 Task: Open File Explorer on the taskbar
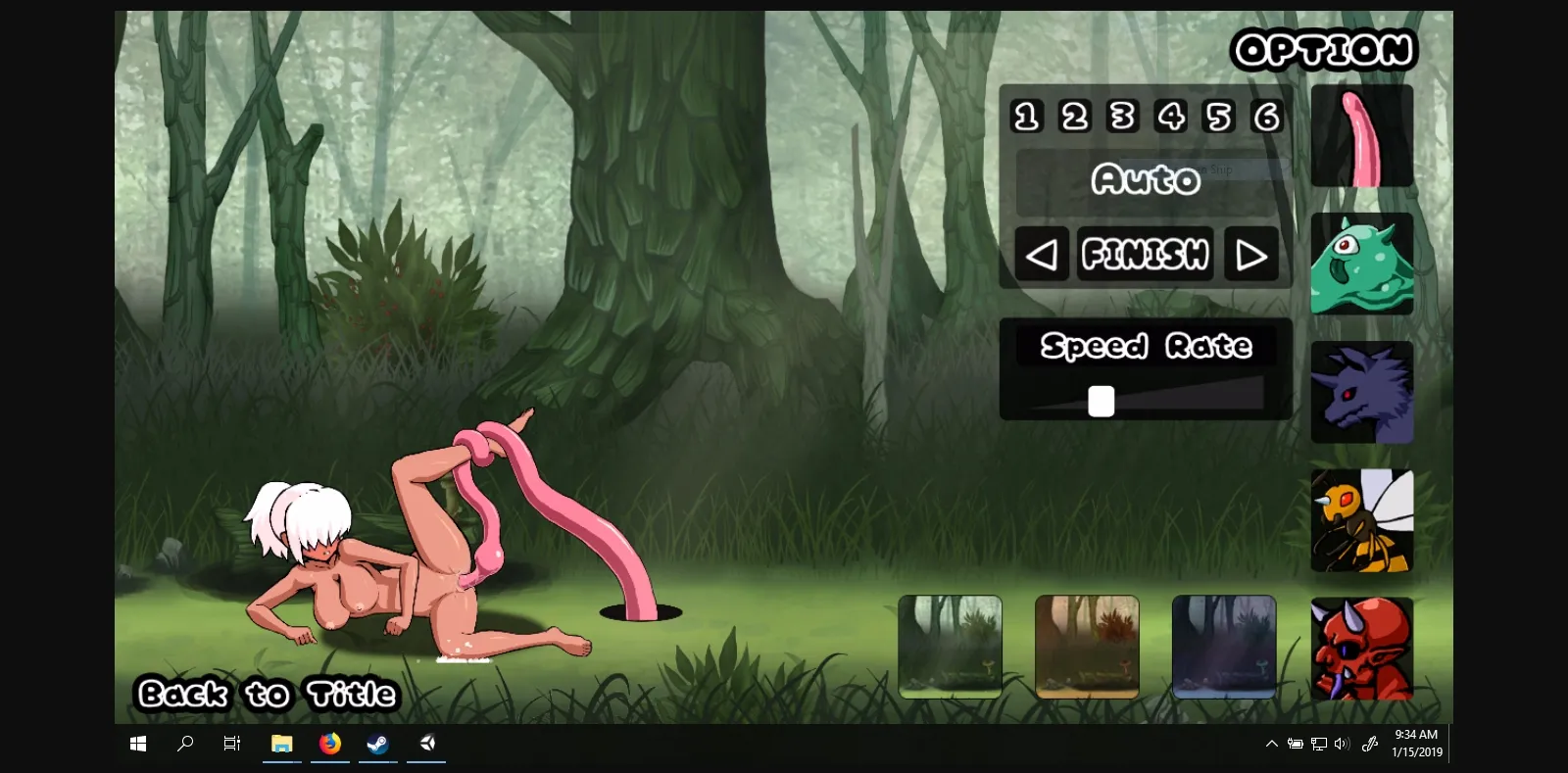point(280,743)
